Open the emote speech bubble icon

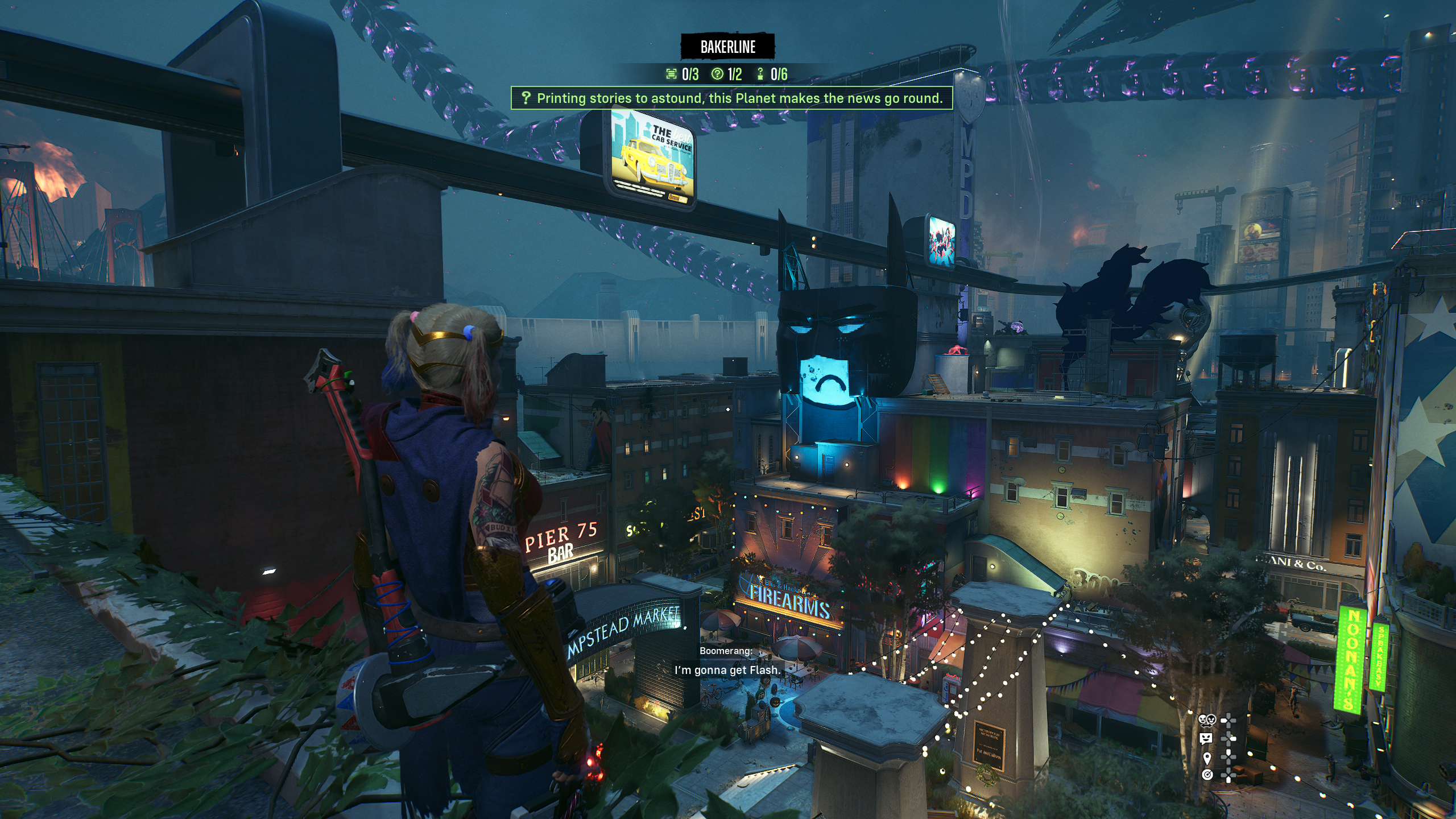click(x=1206, y=738)
